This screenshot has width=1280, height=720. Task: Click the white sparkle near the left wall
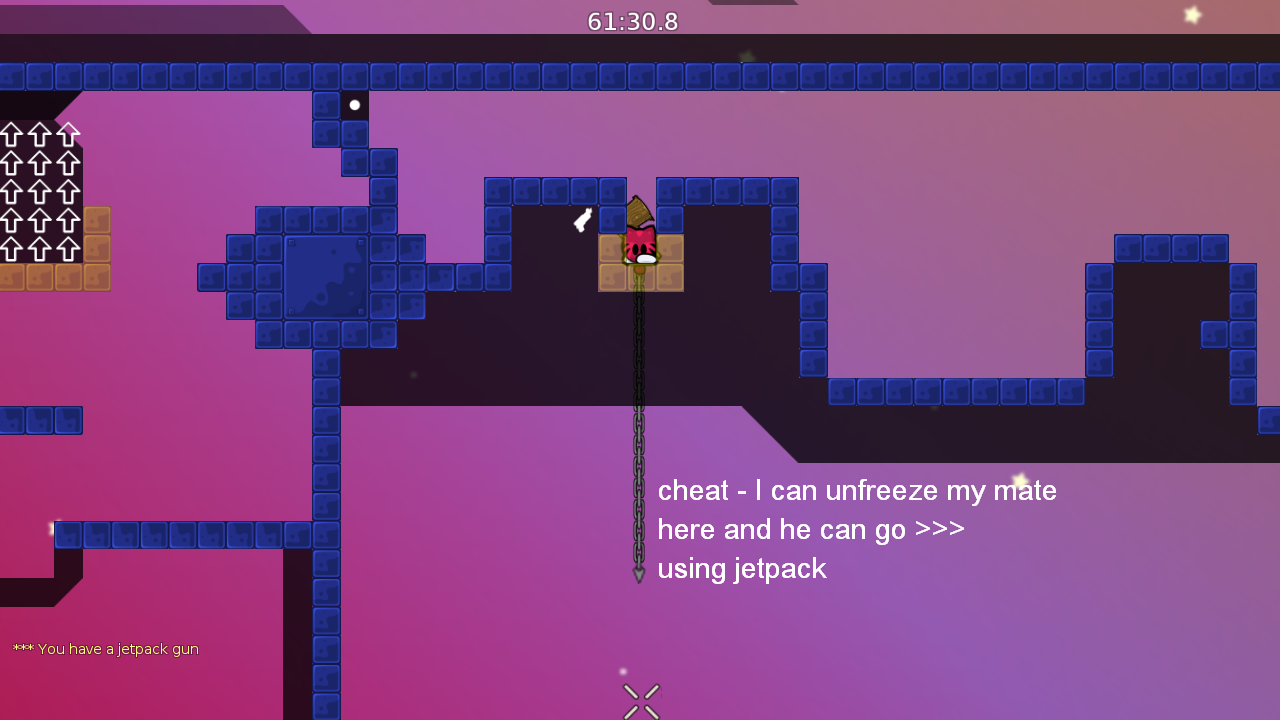click(x=49, y=527)
